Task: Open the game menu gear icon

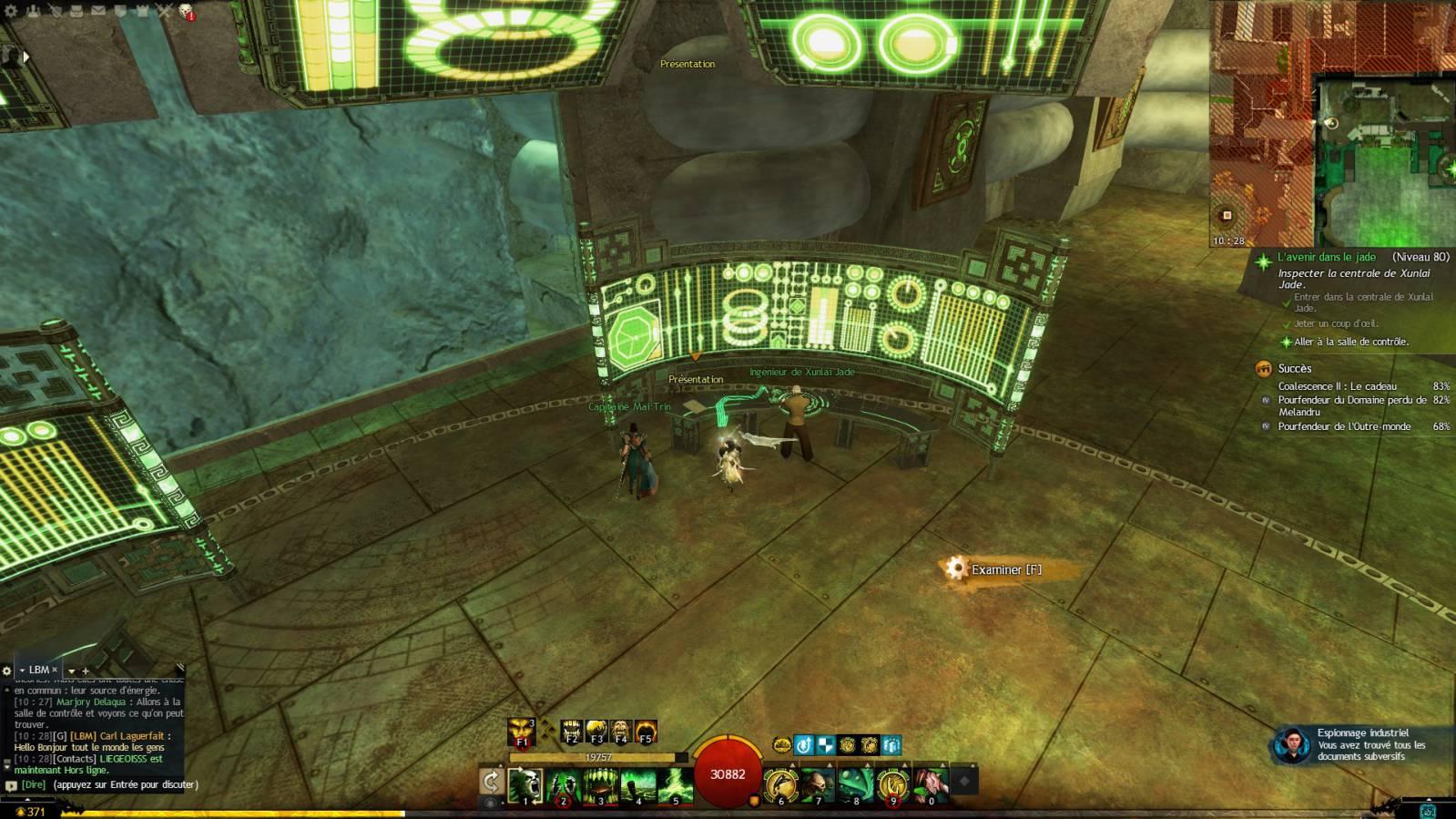Action: tap(12, 11)
